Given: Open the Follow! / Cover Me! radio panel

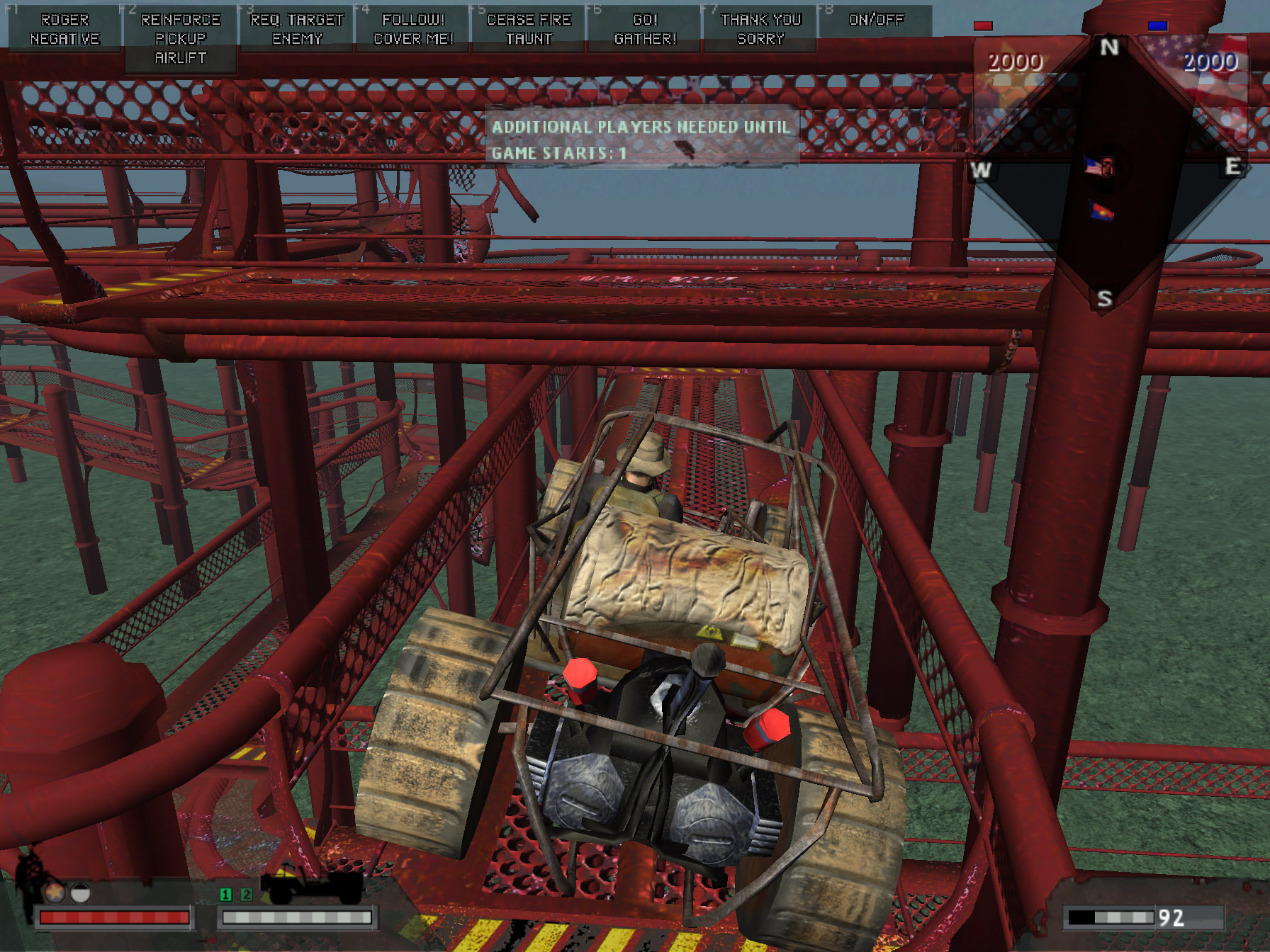Looking at the screenshot, I should coord(413,29).
